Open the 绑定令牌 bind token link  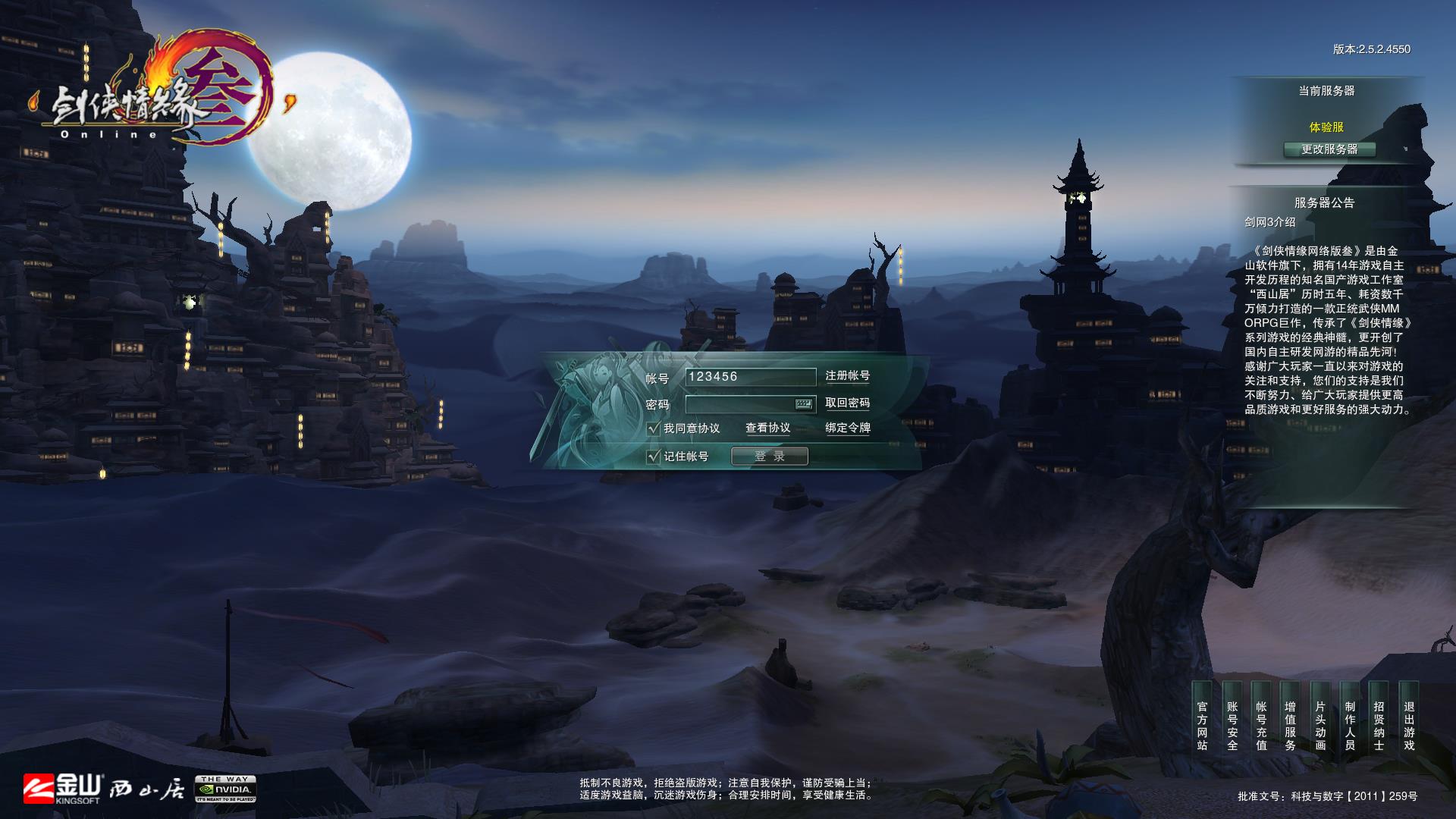tap(847, 428)
